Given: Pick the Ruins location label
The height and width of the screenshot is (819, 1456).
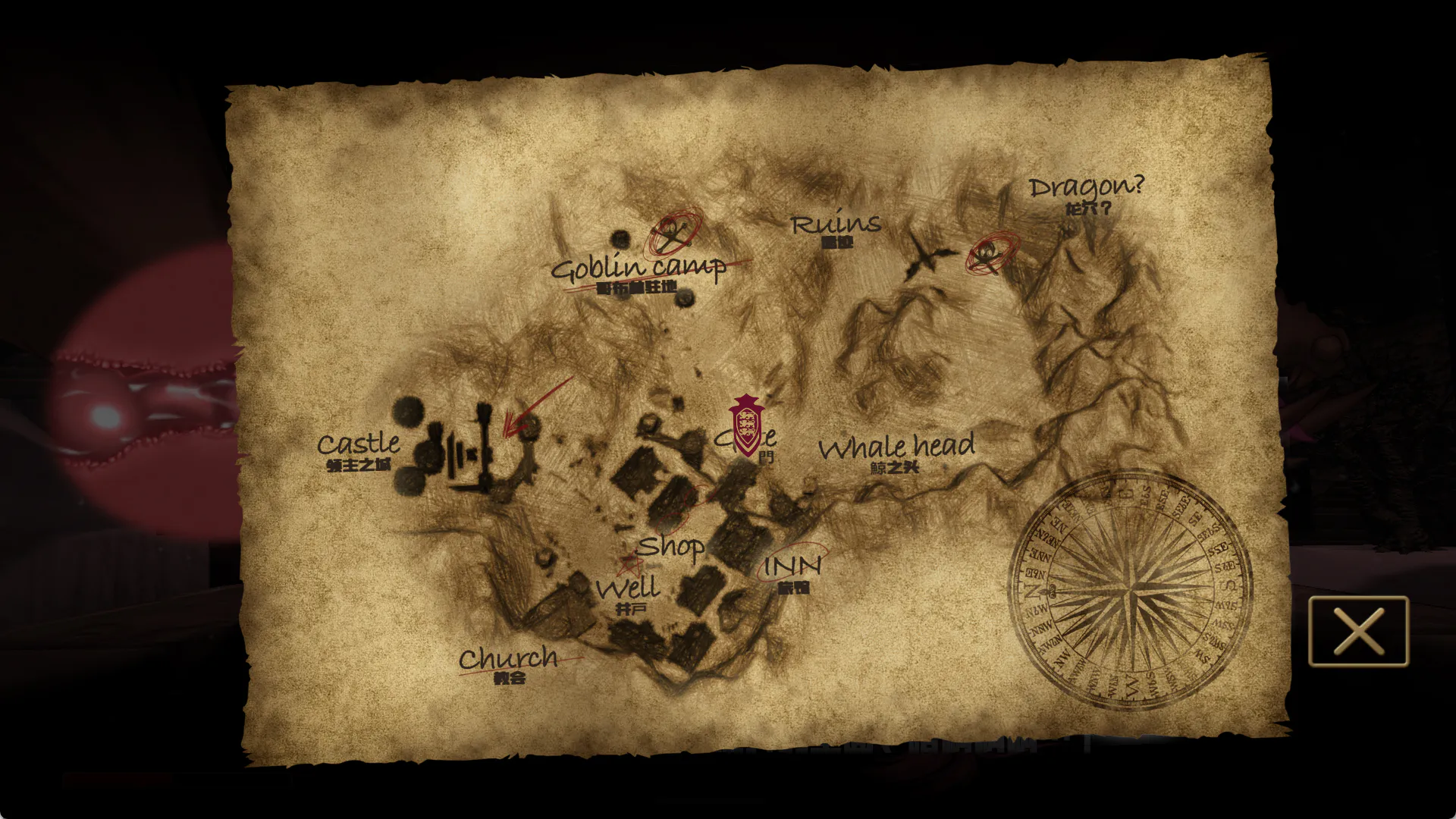Looking at the screenshot, I should click(x=836, y=224).
